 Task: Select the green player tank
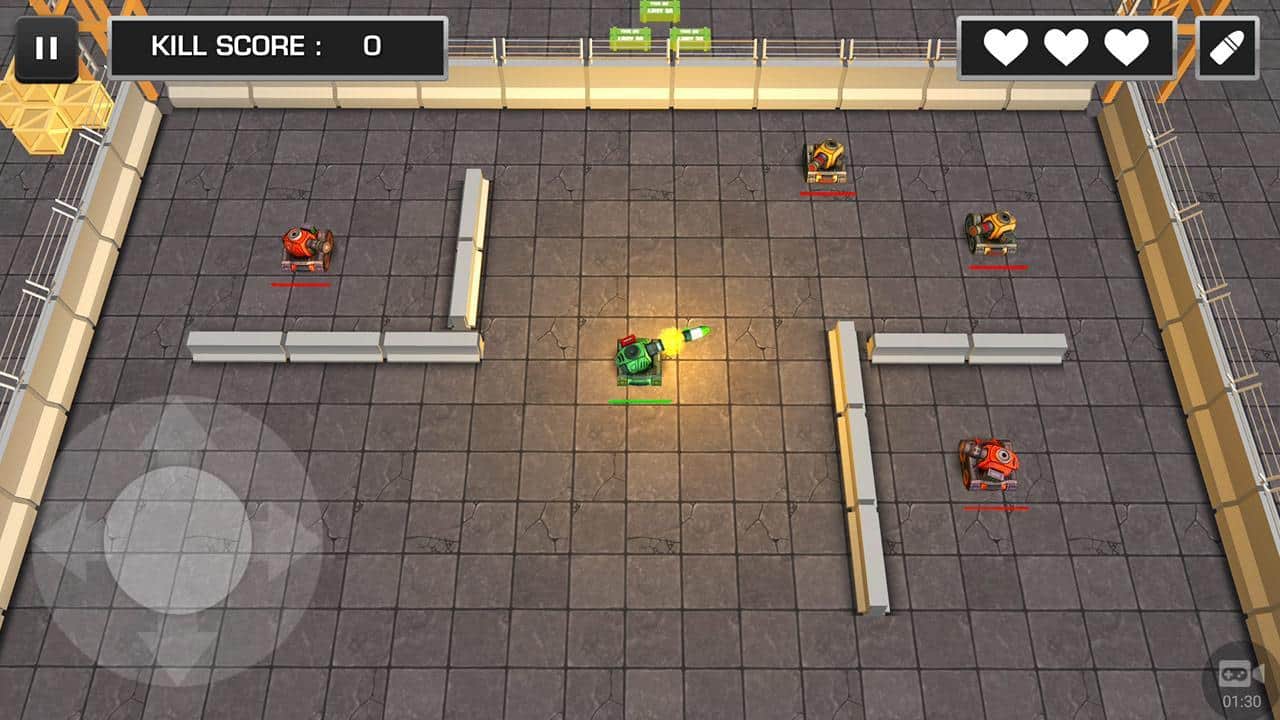coord(640,362)
